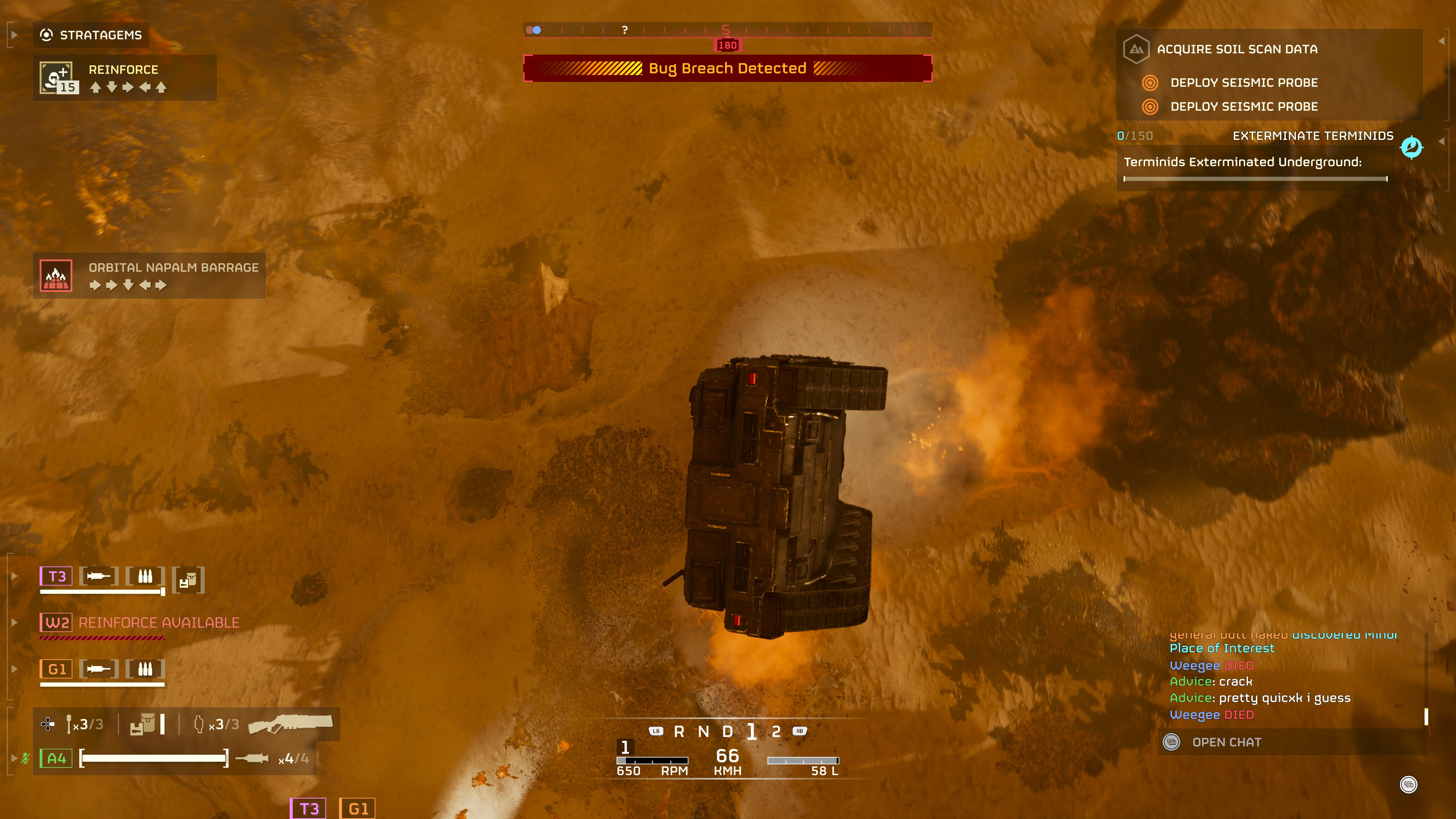
Task: Click the compass bar heading strip
Action: [x=728, y=30]
